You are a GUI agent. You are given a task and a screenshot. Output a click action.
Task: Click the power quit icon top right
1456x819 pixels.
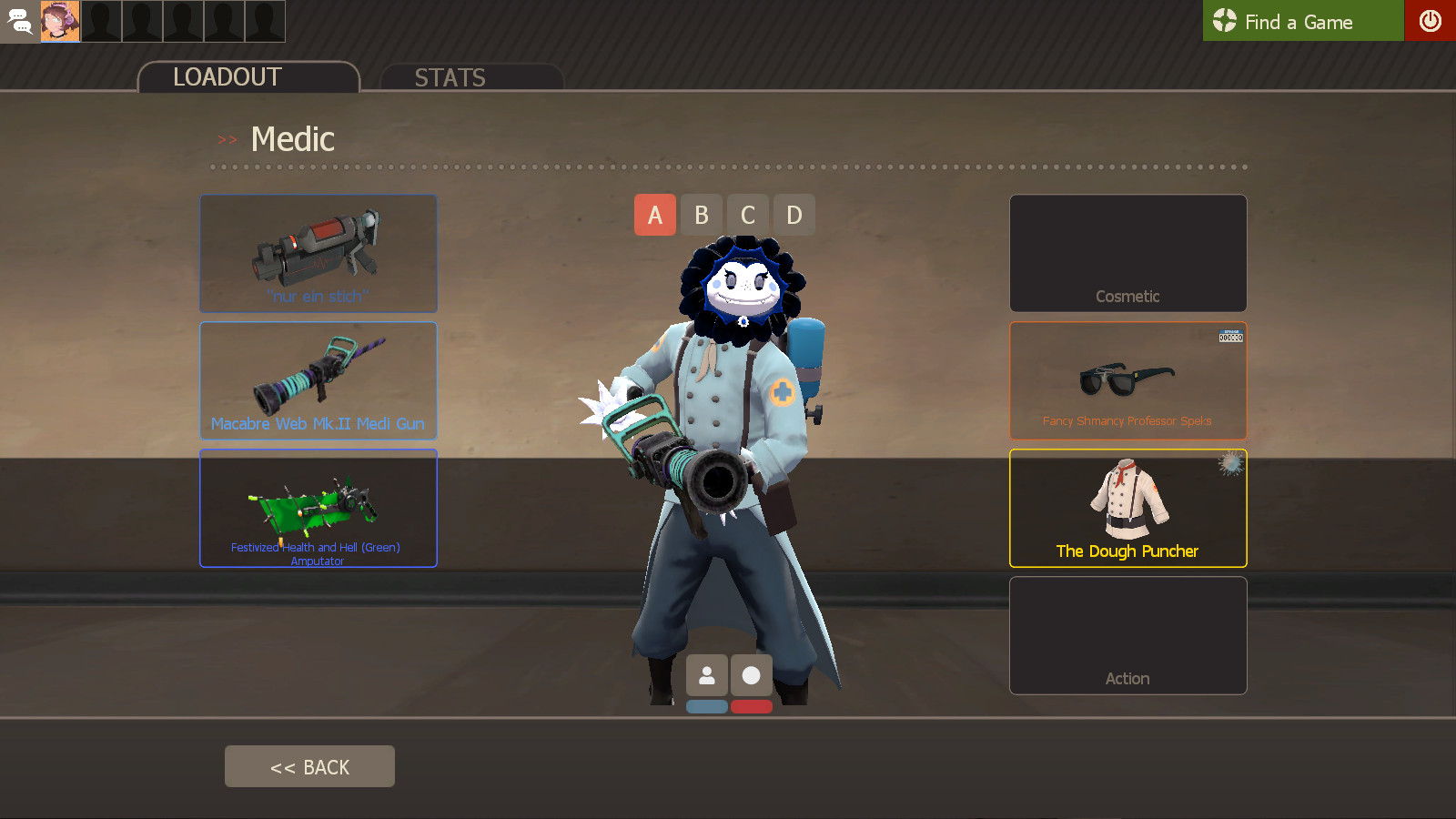tap(1431, 21)
